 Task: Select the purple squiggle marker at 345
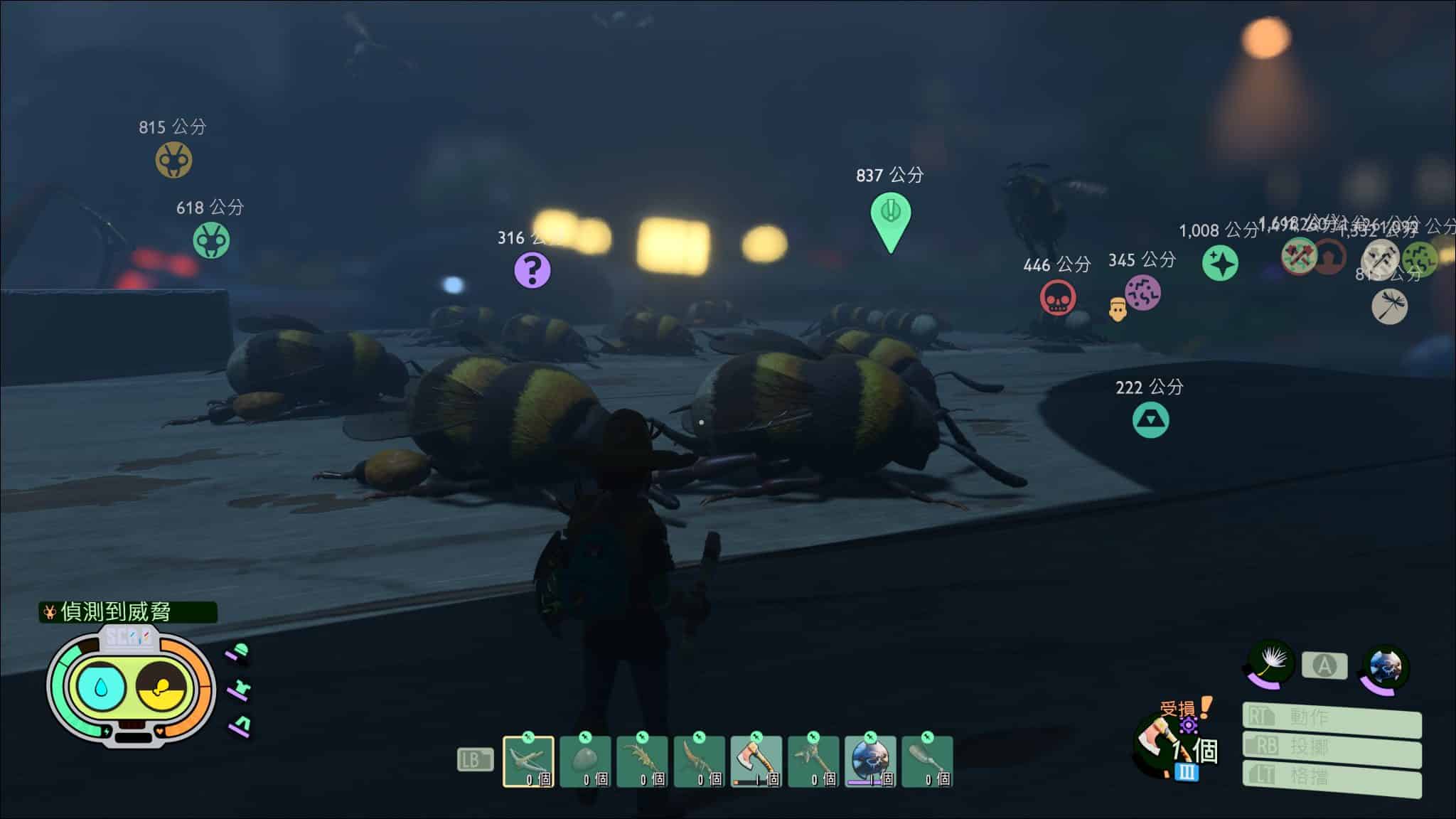click(x=1142, y=292)
